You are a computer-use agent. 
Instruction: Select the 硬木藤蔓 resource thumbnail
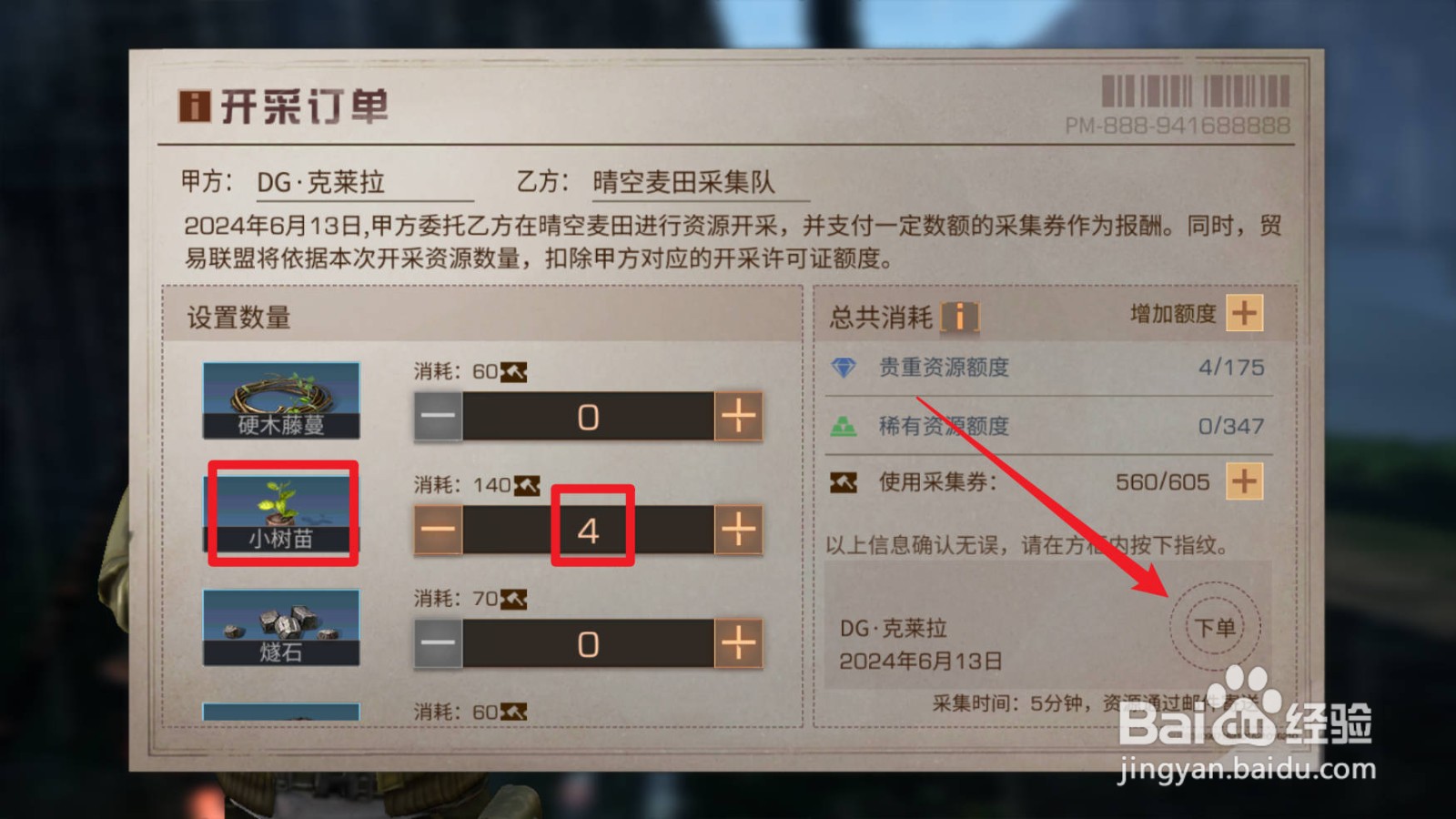coord(282,400)
